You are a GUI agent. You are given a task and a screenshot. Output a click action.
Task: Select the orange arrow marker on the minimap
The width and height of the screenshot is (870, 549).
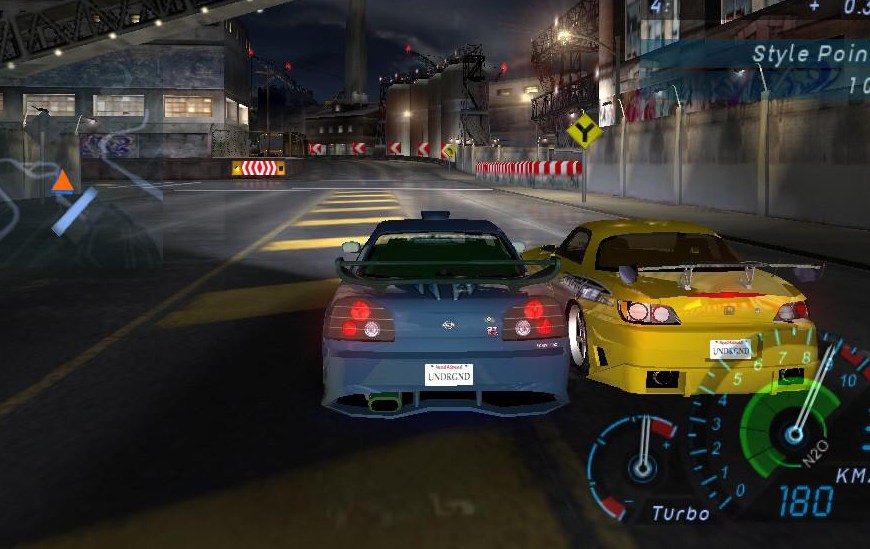tap(63, 181)
